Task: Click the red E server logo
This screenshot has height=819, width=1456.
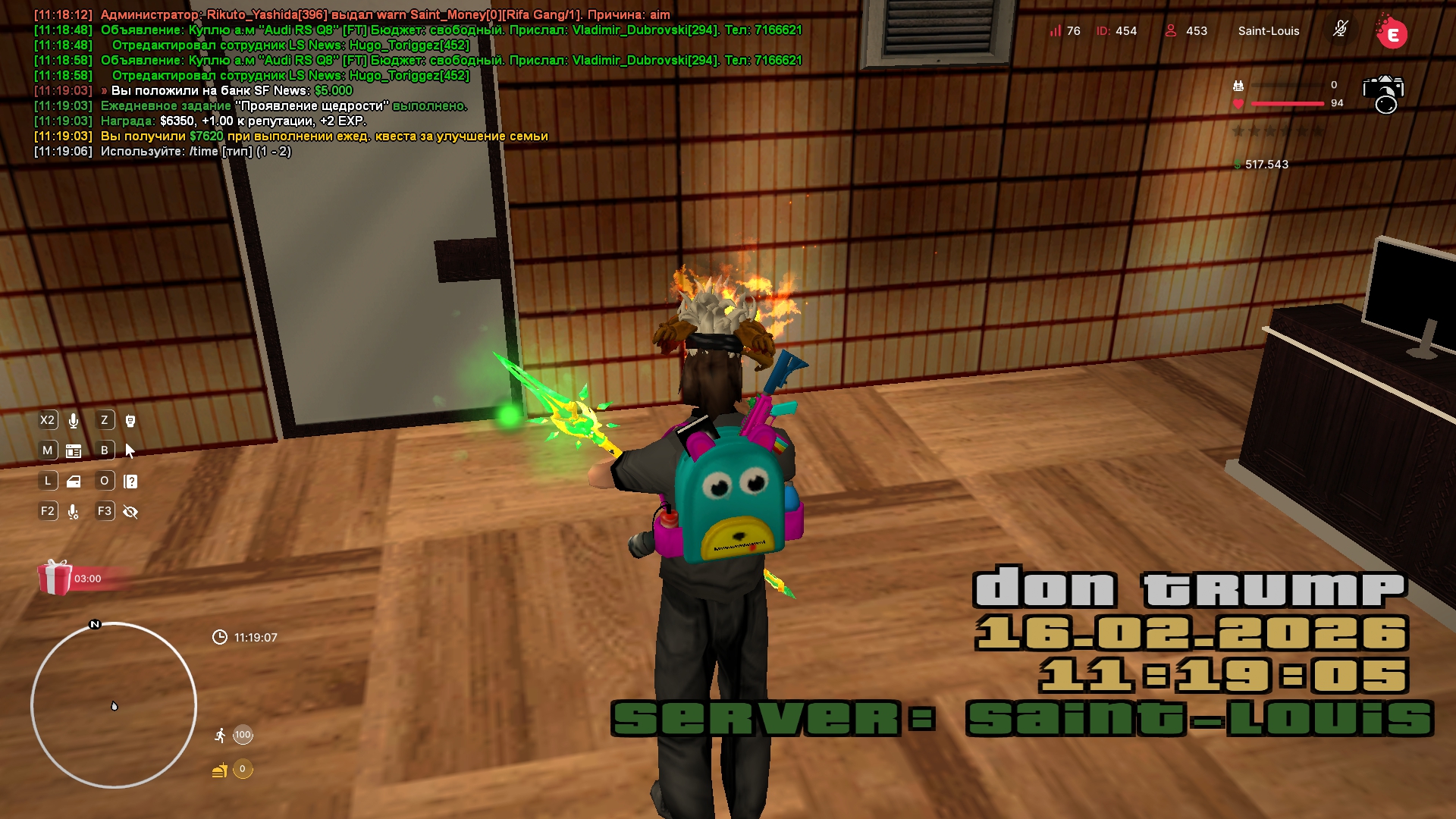Action: [x=1392, y=33]
